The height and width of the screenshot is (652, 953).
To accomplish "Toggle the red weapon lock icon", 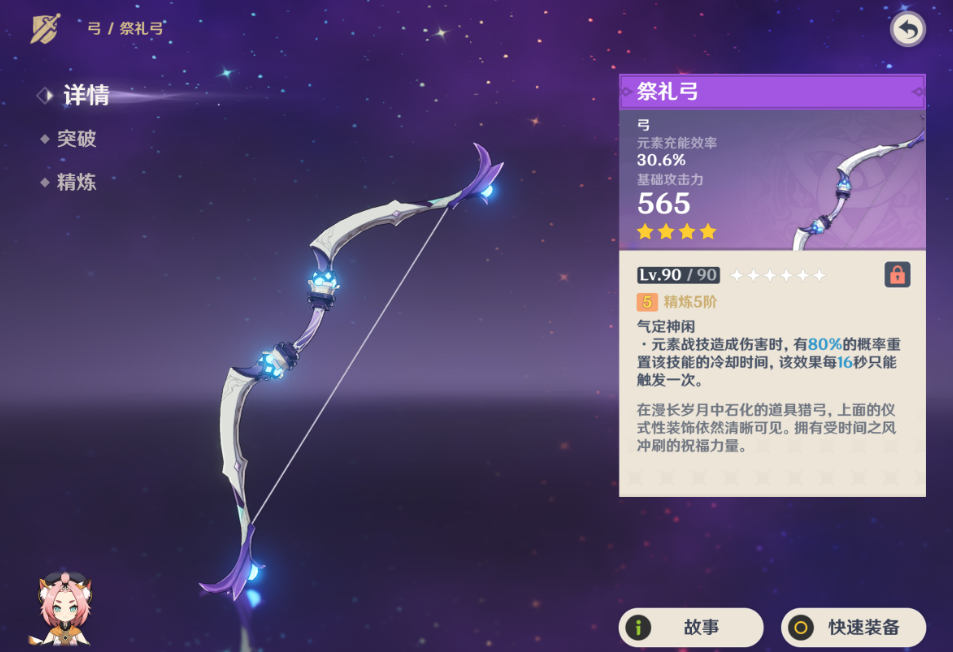I will (897, 275).
